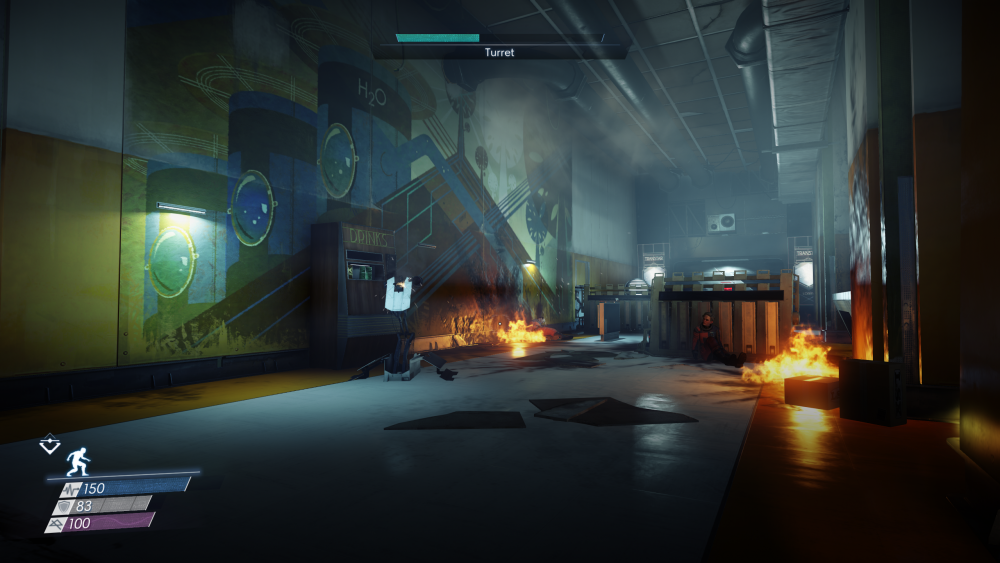Screen dimensions: 1000x563
Task: Click the diamond marker icon above the stance figure
Action: pyautogui.click(x=49, y=444)
